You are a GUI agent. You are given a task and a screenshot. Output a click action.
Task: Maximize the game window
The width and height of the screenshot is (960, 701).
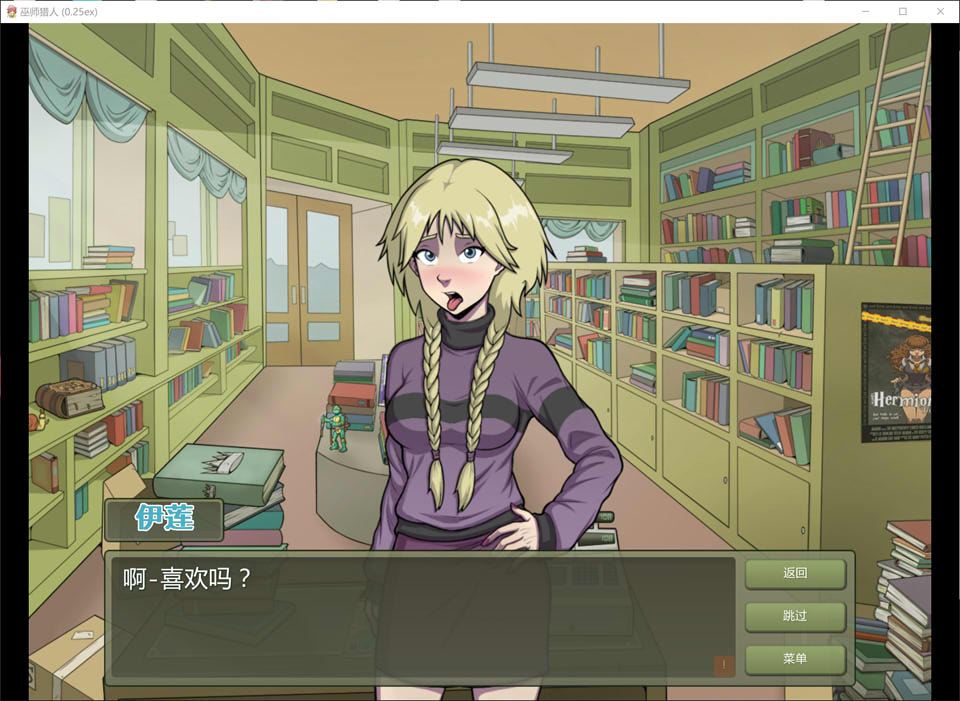(x=902, y=11)
